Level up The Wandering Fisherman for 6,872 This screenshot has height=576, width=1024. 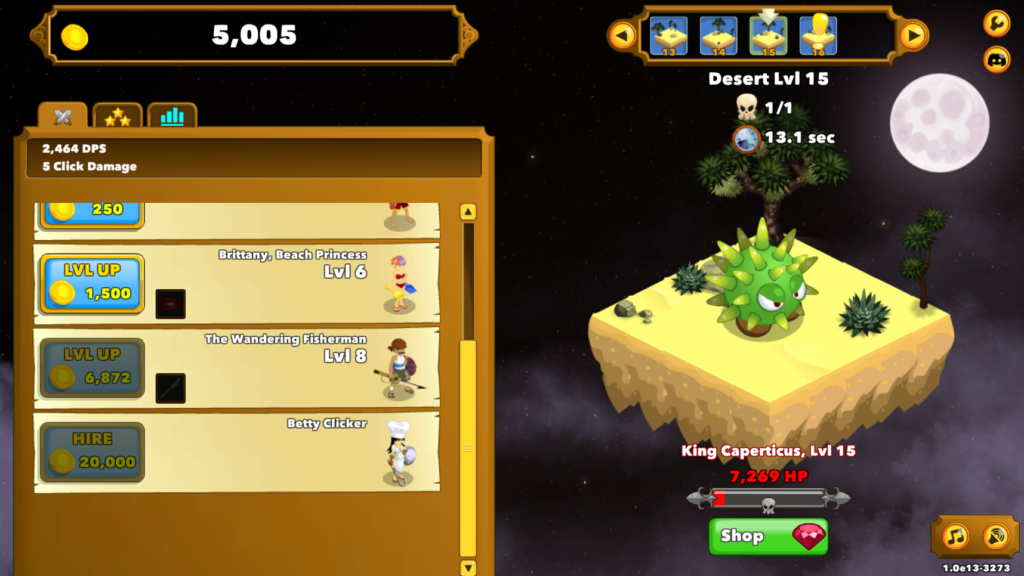pyautogui.click(x=92, y=368)
